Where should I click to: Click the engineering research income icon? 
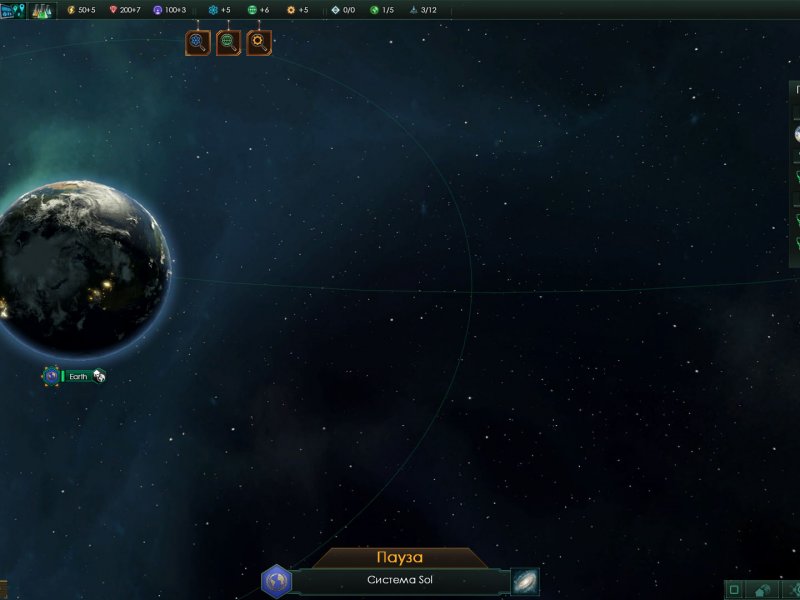(292, 10)
